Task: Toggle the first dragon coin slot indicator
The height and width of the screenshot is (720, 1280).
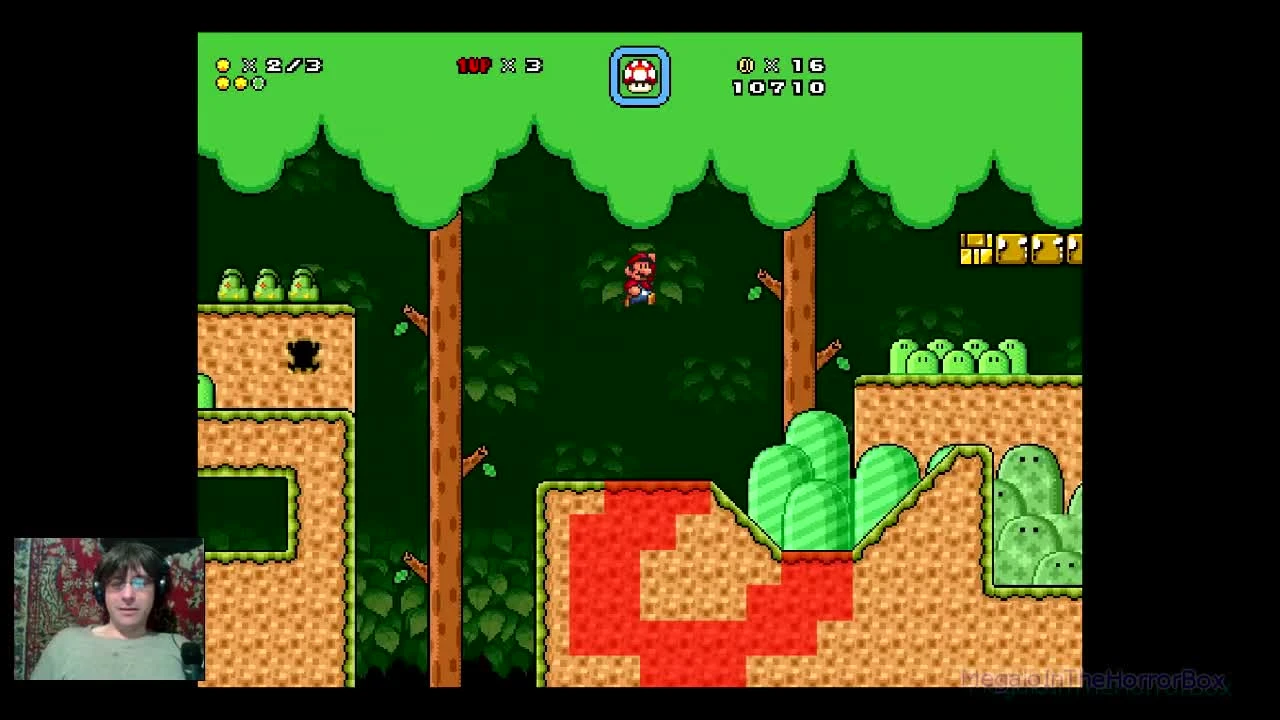Action: point(224,81)
